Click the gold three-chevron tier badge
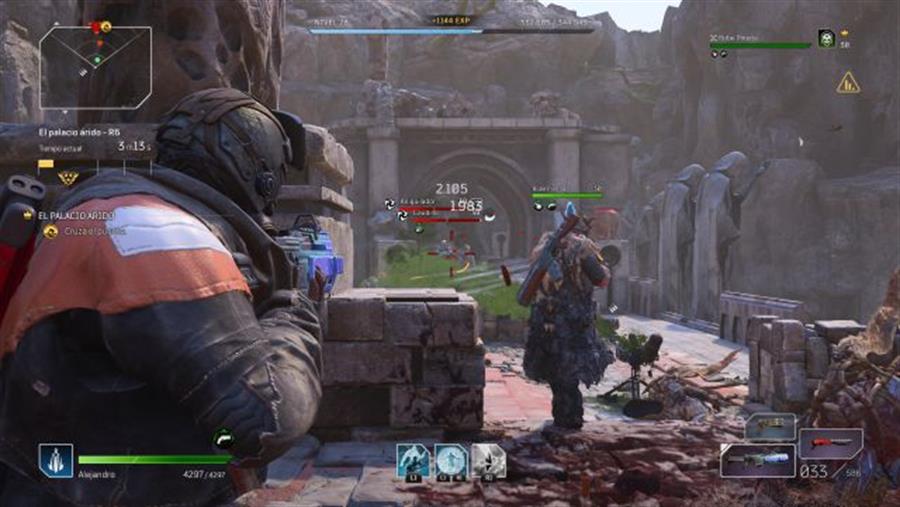900x507 pixels. (x=69, y=178)
